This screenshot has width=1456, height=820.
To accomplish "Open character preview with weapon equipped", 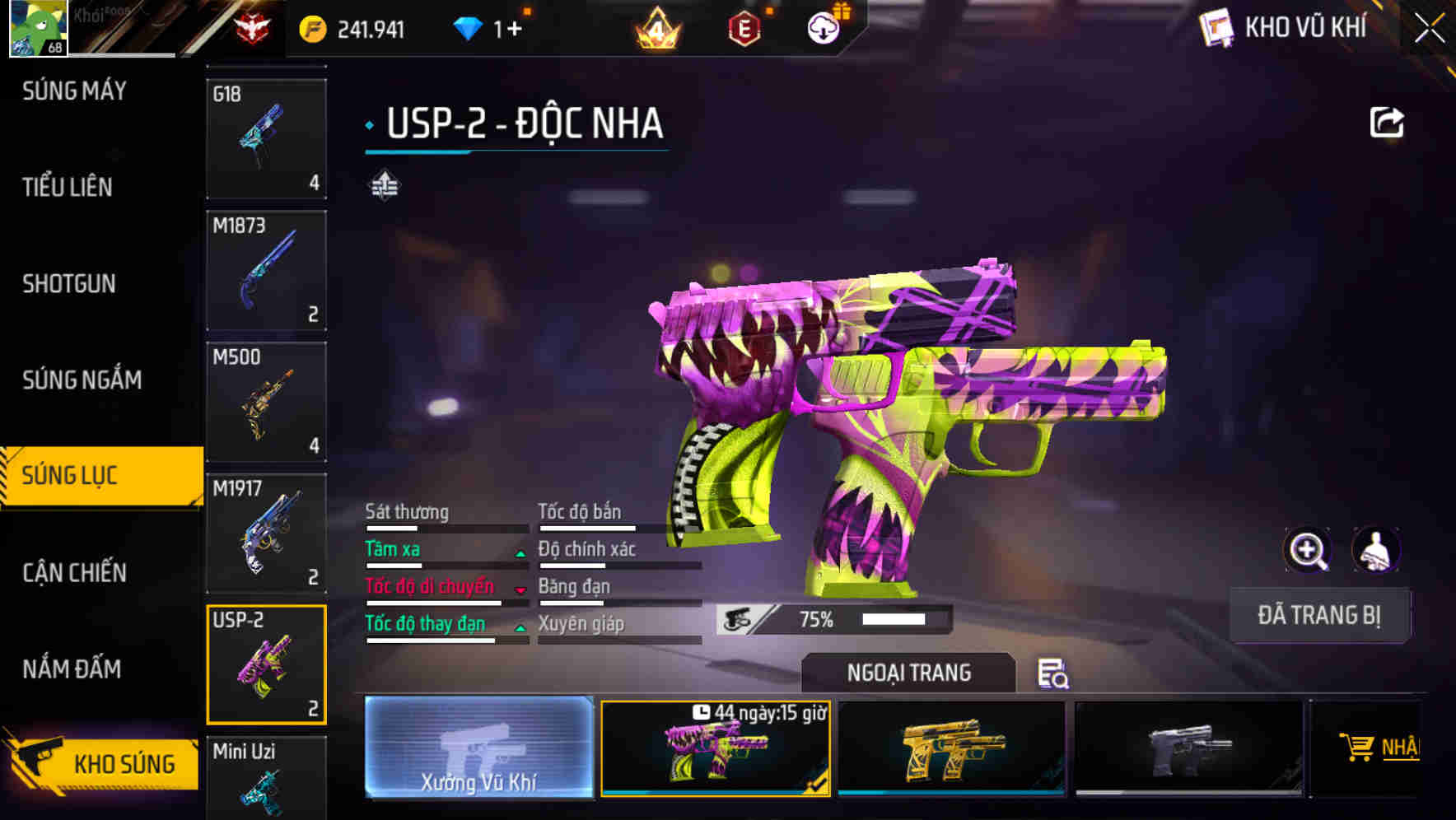I will click(1377, 550).
